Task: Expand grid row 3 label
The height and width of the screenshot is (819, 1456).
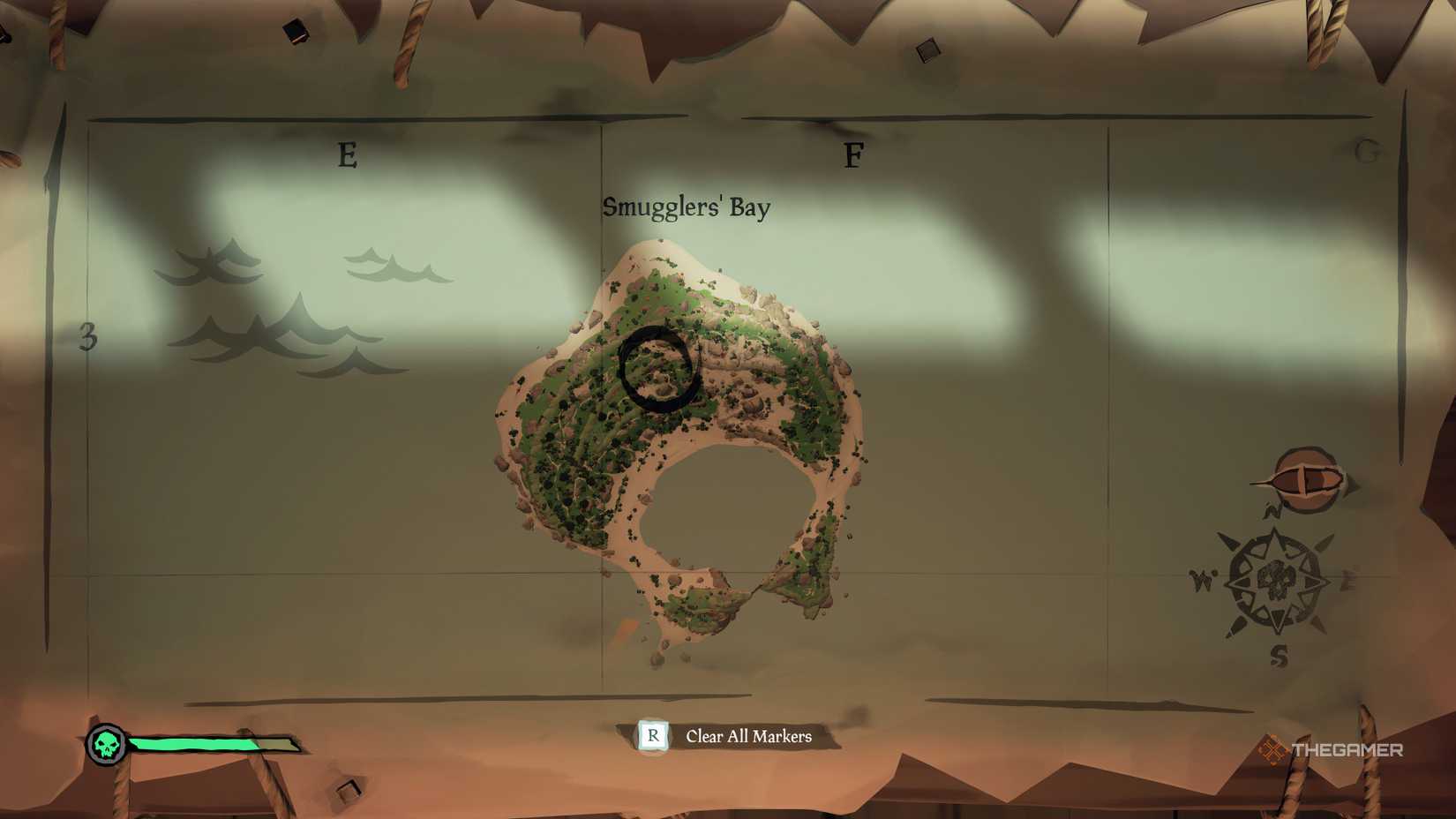Action: click(x=88, y=338)
